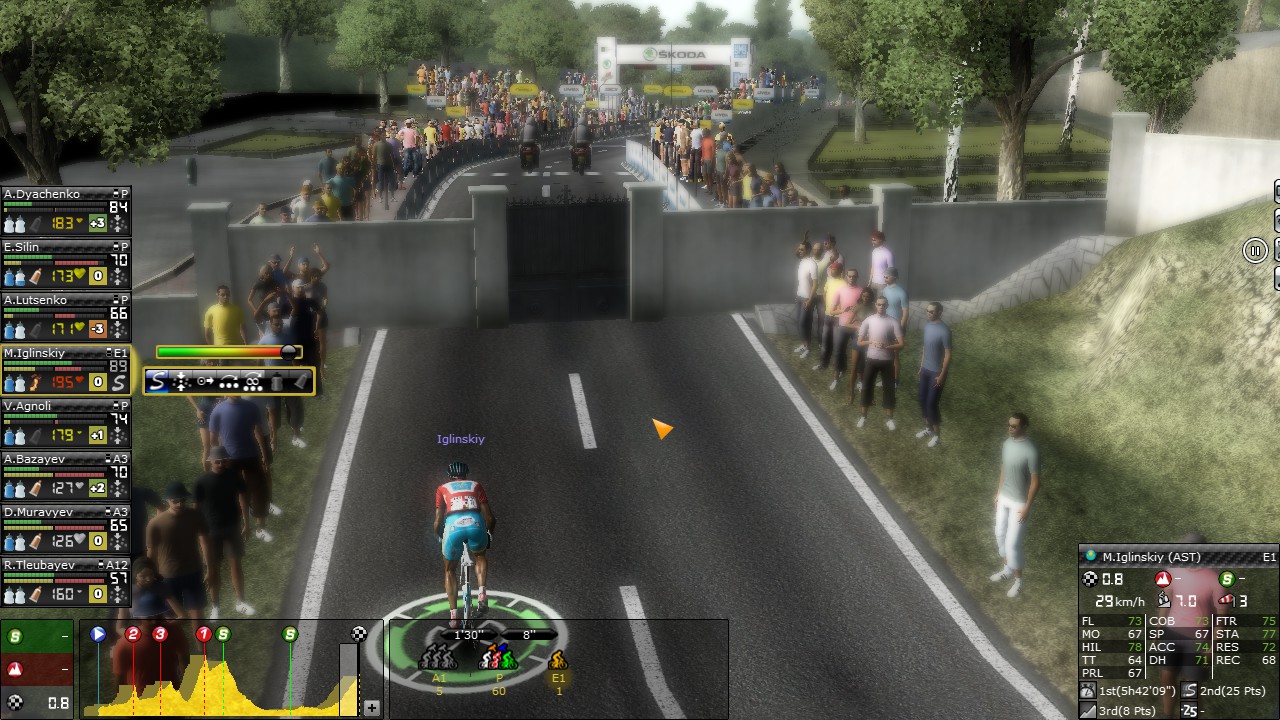Activate the sprint 'S' order icon
The image size is (1280, 720).
(x=159, y=381)
